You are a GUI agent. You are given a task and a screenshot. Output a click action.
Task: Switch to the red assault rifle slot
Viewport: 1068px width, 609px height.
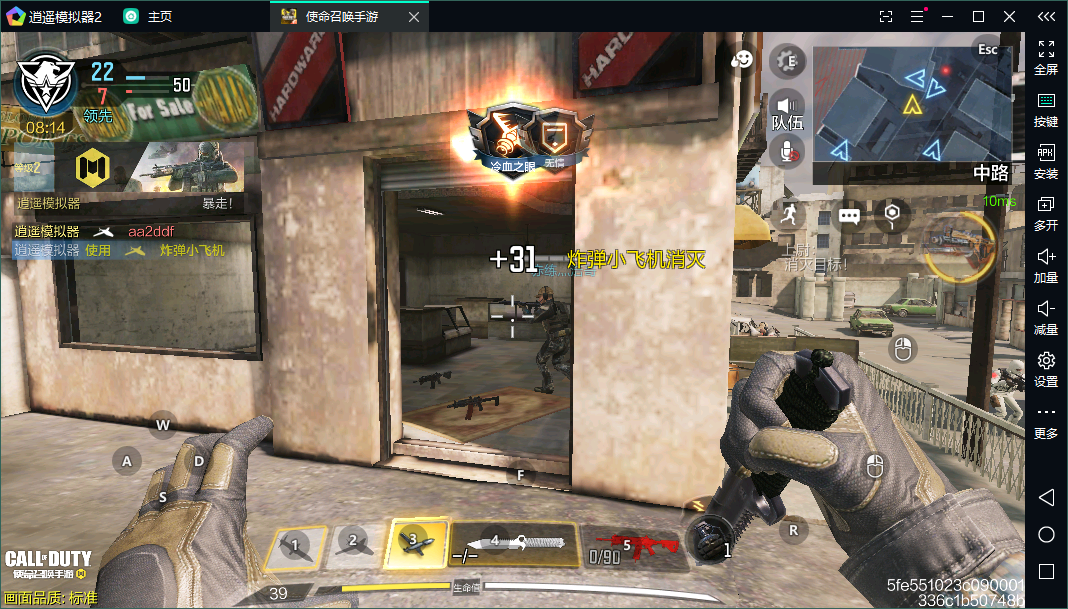632,545
